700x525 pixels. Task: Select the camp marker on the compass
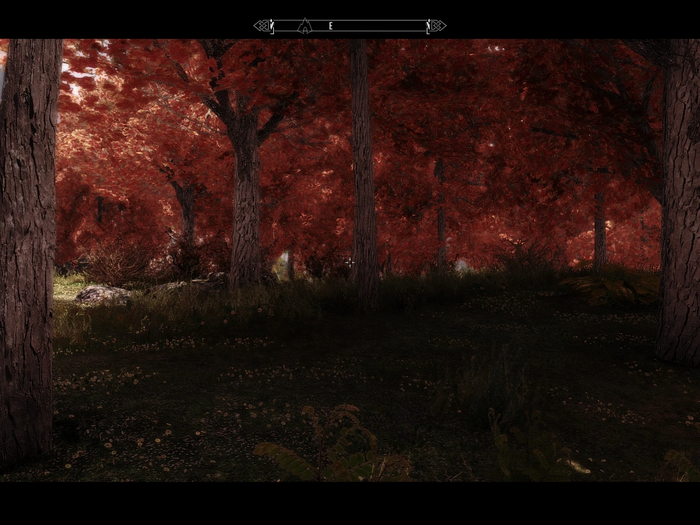click(x=305, y=26)
